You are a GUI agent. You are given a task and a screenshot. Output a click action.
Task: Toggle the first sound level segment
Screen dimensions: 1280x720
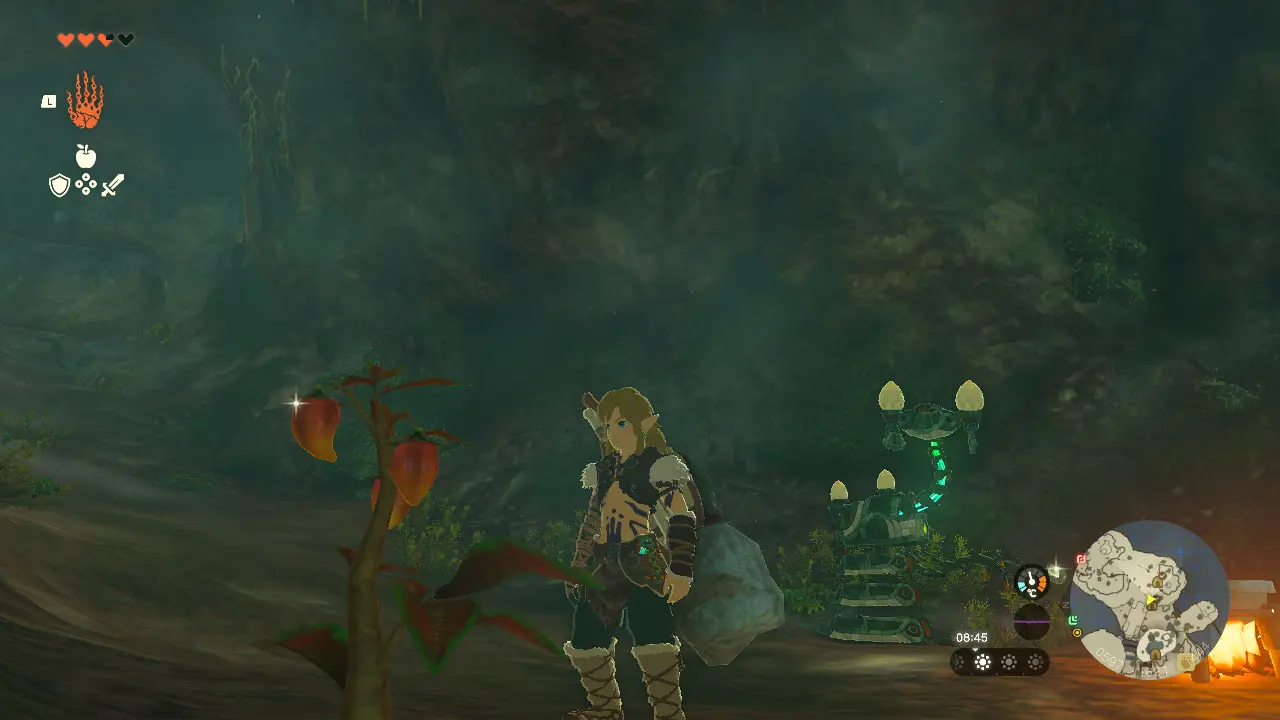pyautogui.click(x=960, y=661)
